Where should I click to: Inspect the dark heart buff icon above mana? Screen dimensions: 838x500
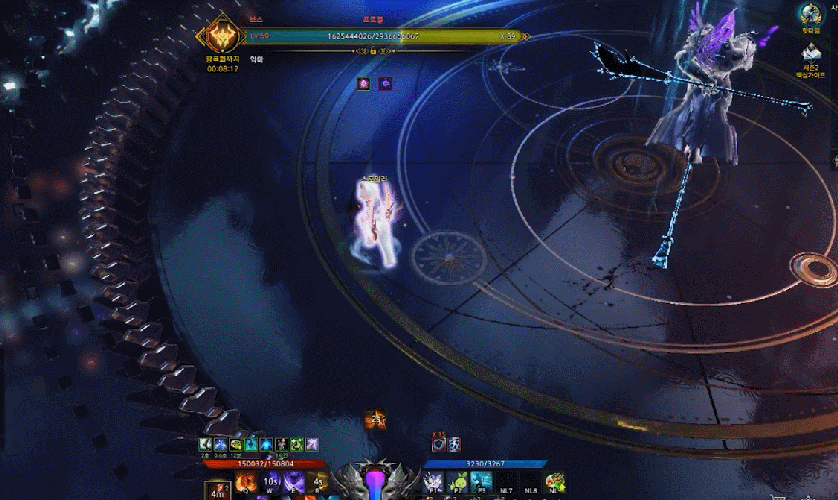click(x=439, y=443)
